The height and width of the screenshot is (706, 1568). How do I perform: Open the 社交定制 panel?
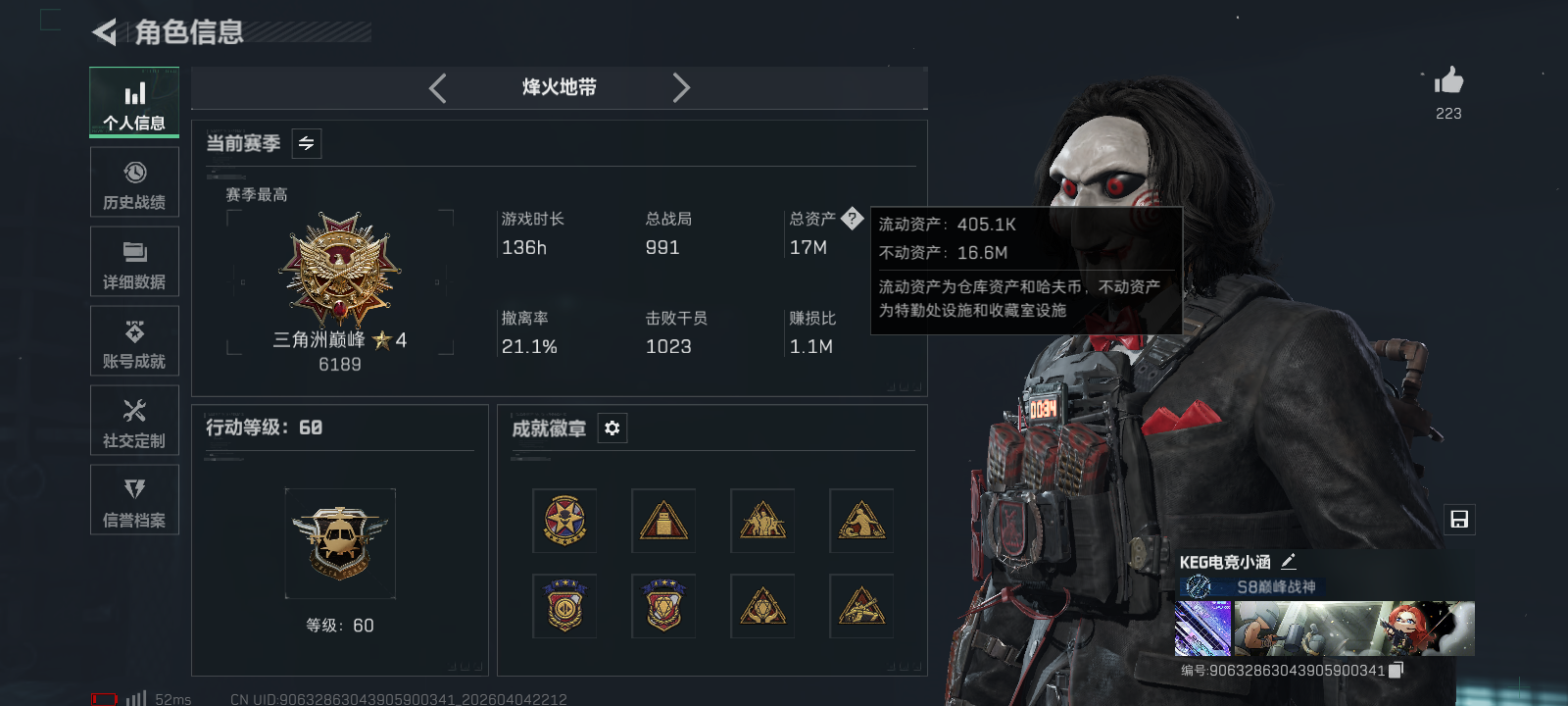pyautogui.click(x=134, y=421)
